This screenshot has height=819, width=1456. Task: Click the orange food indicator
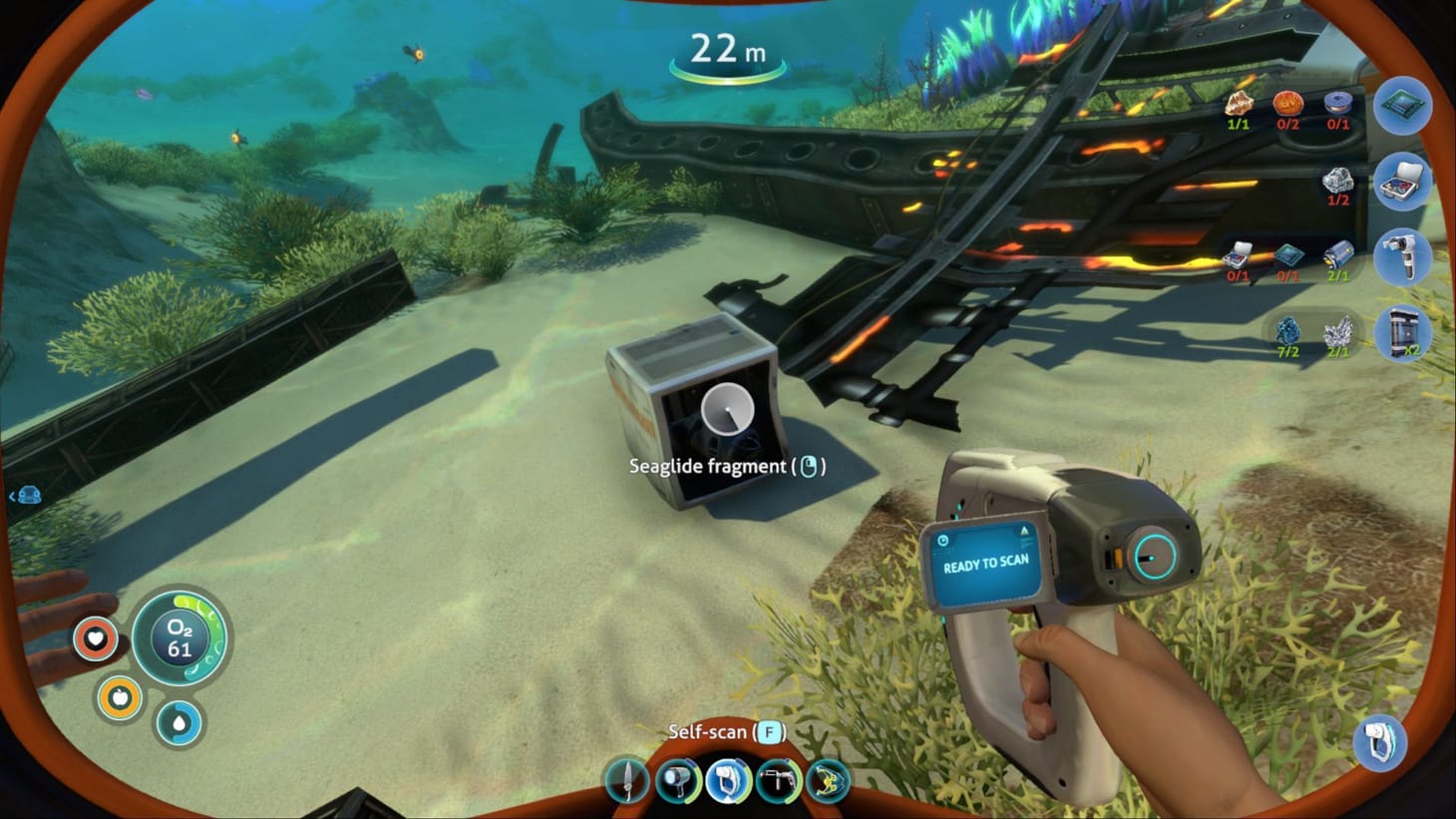click(x=118, y=698)
